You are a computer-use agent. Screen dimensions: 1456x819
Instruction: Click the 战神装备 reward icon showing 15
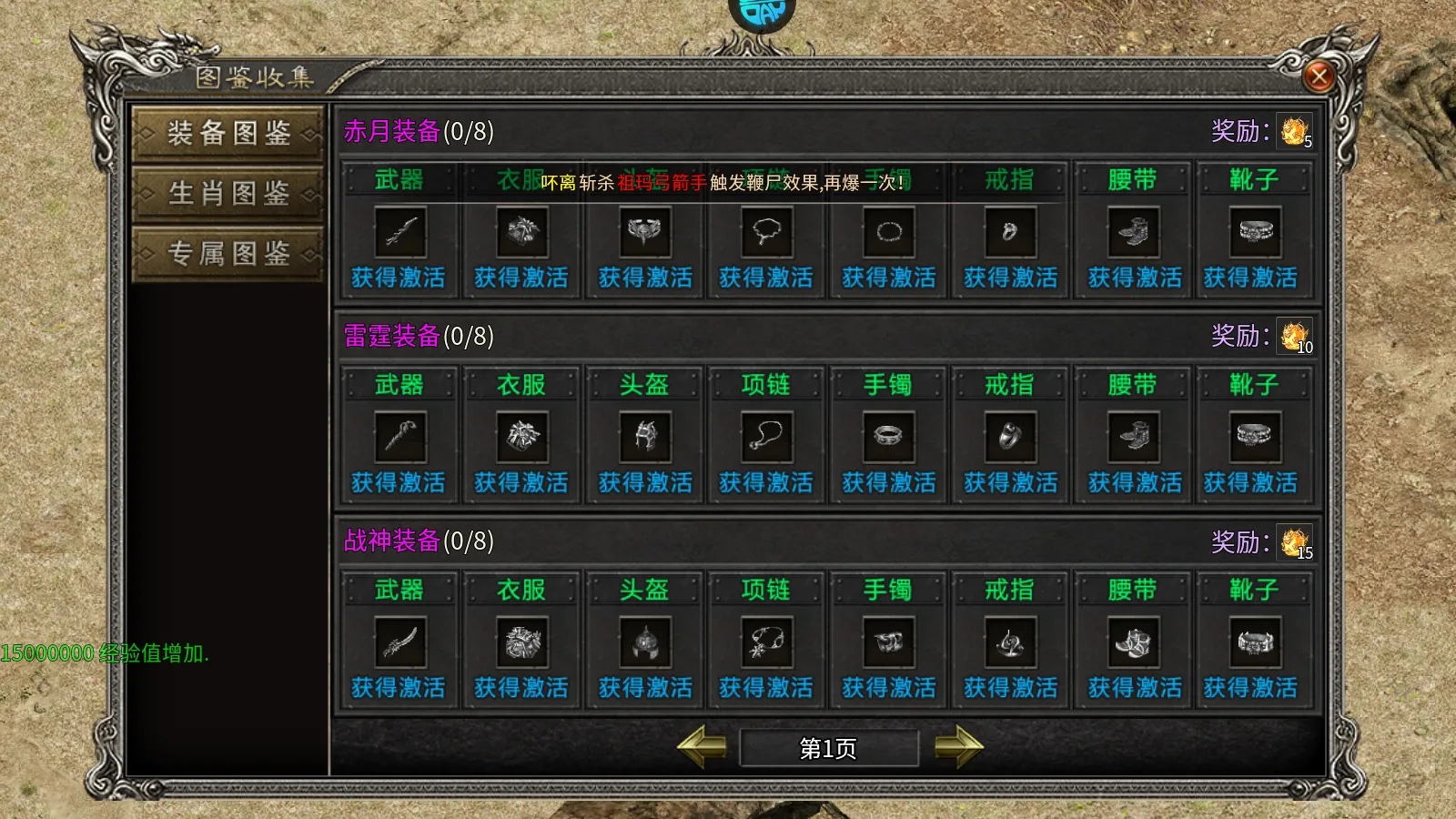coord(1292,541)
